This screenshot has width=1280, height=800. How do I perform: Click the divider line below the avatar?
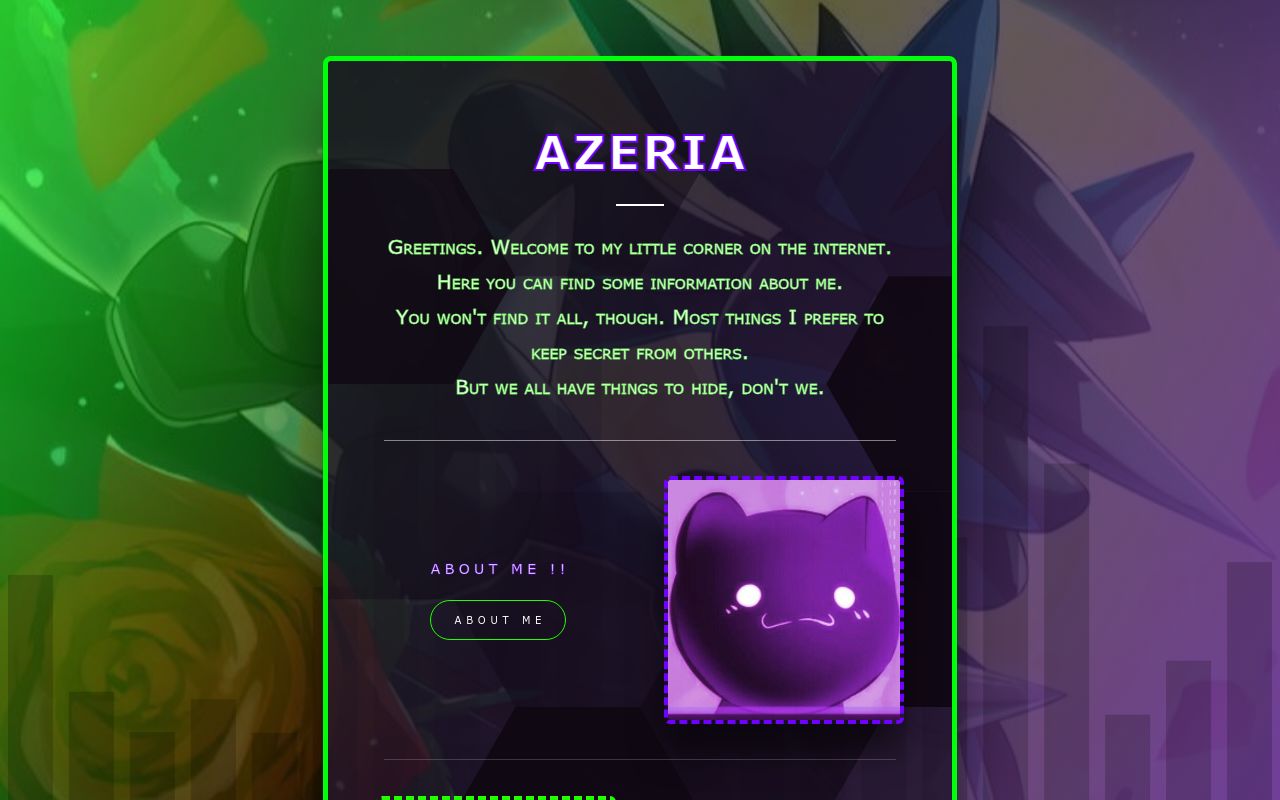pos(639,760)
